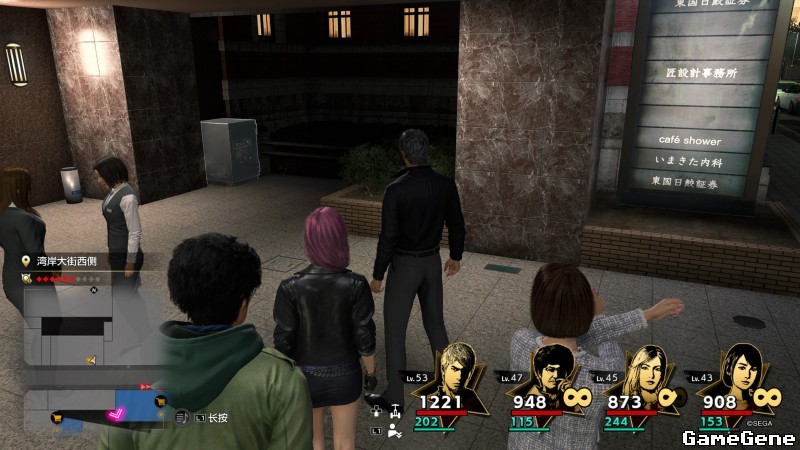This screenshot has height=450, width=800.
Task: Select the yellow player arrow on minimap
Action: point(91,359)
